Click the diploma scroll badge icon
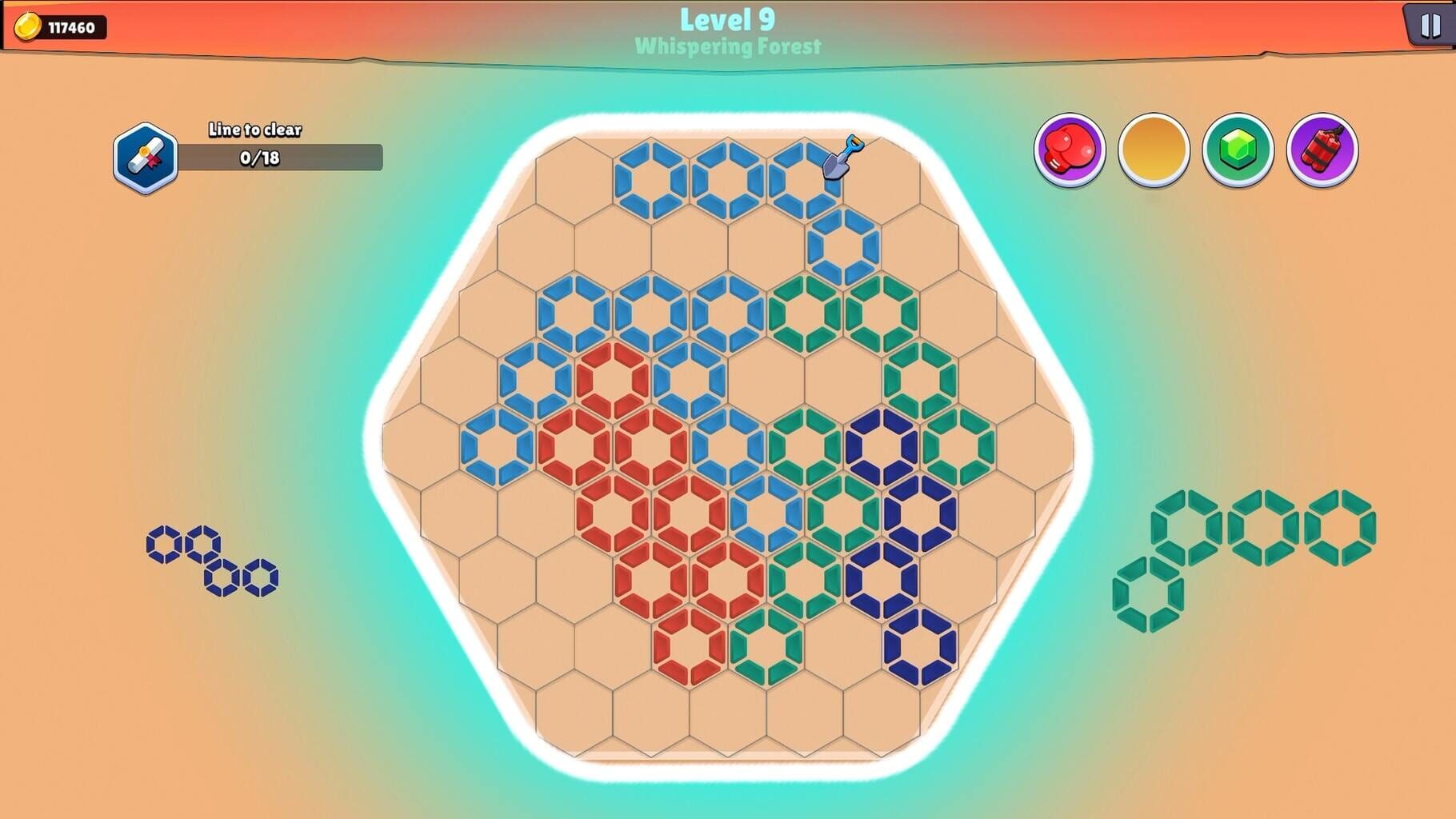The width and height of the screenshot is (1456, 819). pyautogui.click(x=146, y=157)
